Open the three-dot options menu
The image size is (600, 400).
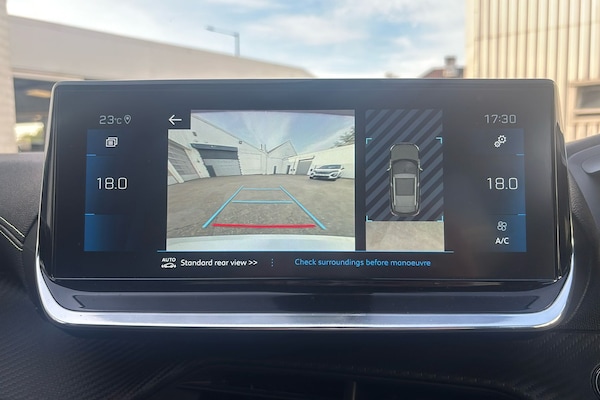pos(272,263)
